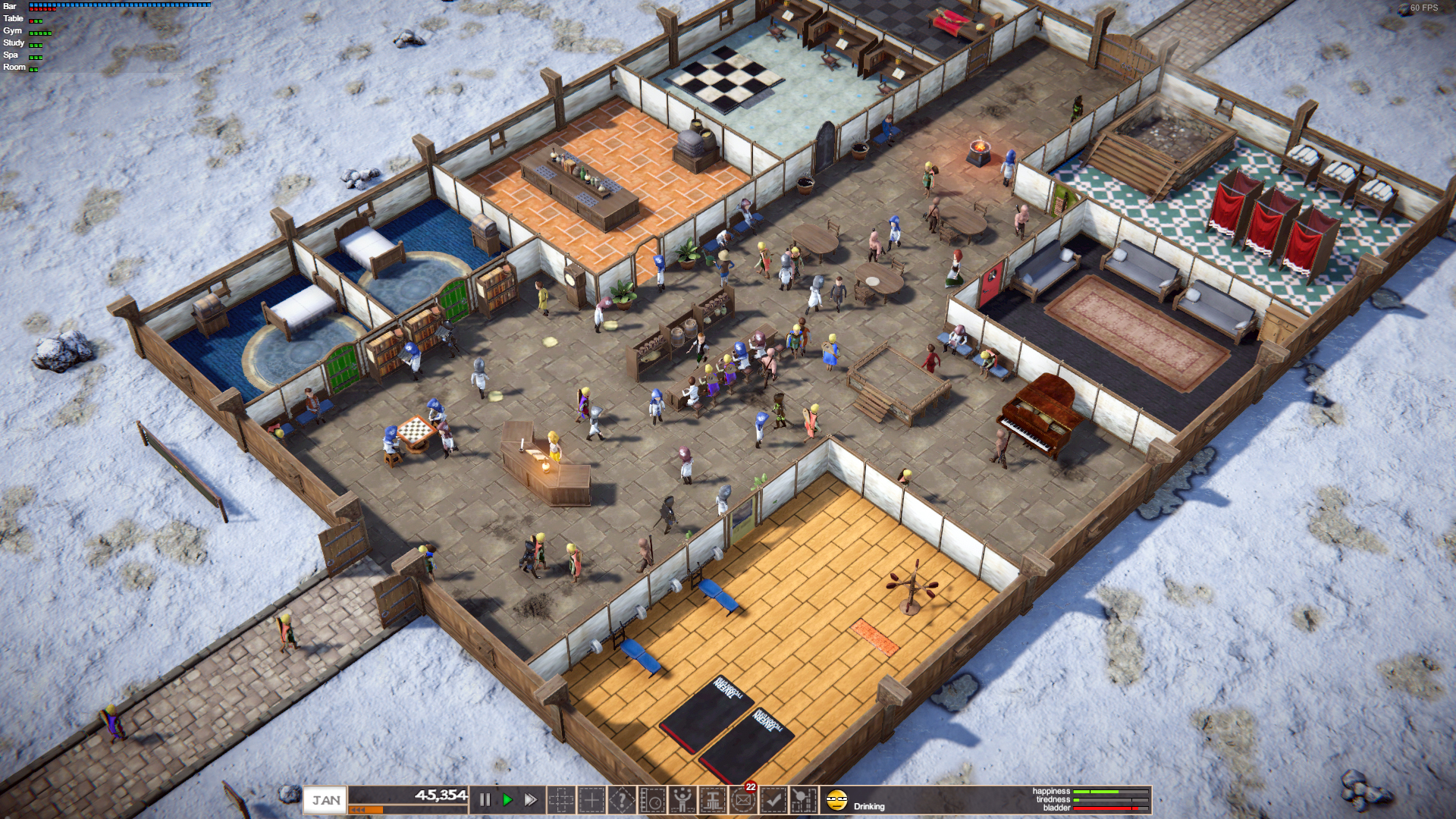Open the schedule clock panel
The image size is (1456, 819).
652,800
